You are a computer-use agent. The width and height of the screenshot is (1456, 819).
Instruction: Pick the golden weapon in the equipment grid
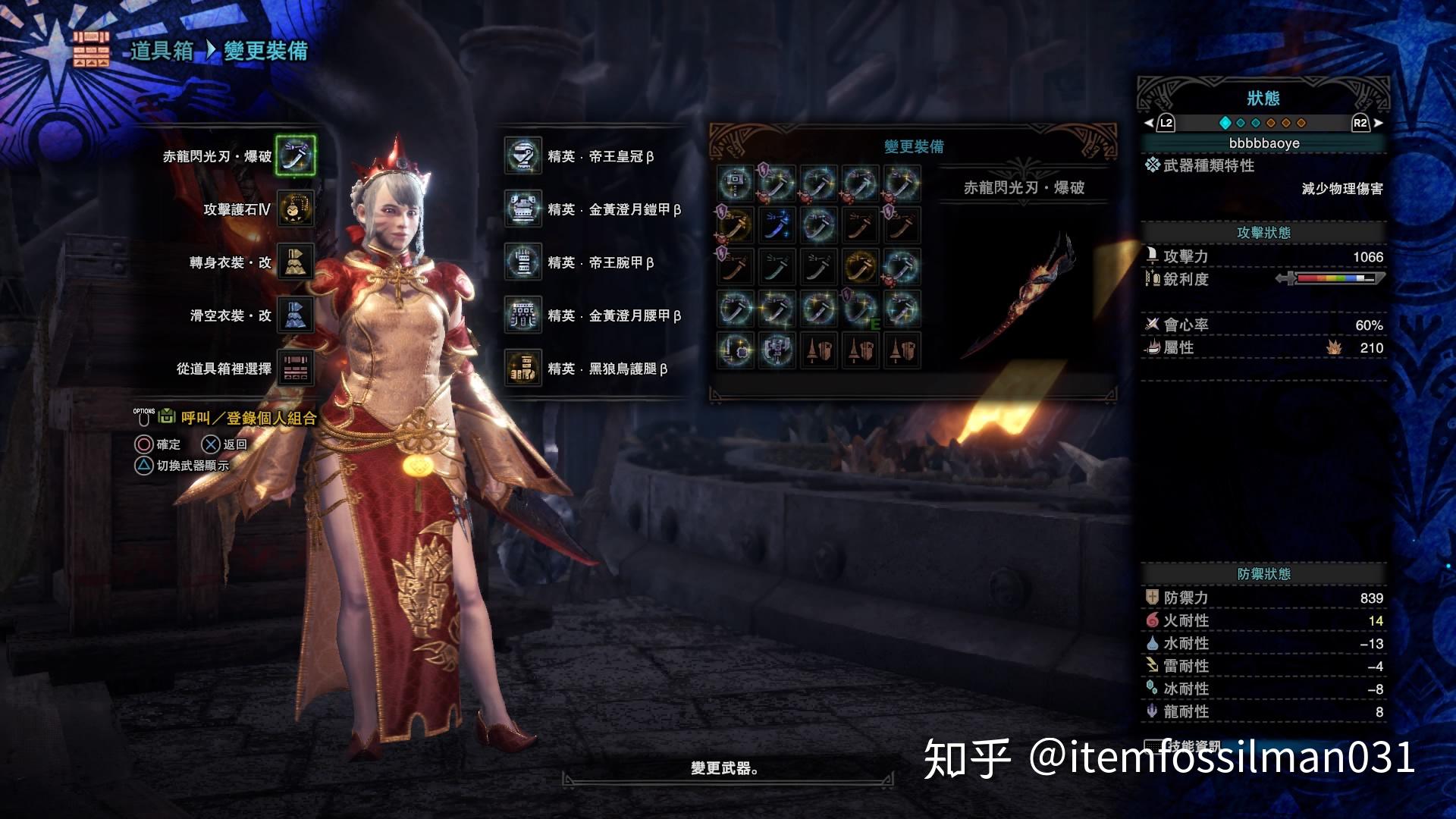(x=860, y=266)
